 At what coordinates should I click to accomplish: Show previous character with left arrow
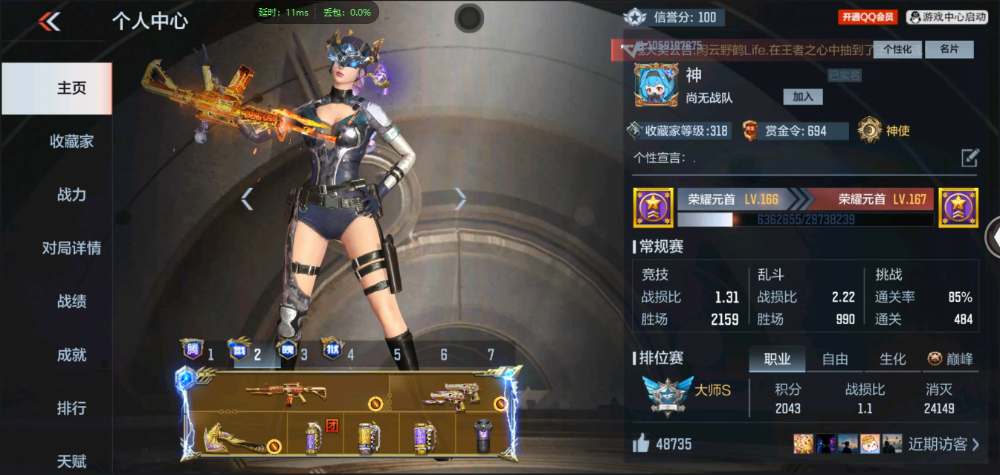pos(247,199)
